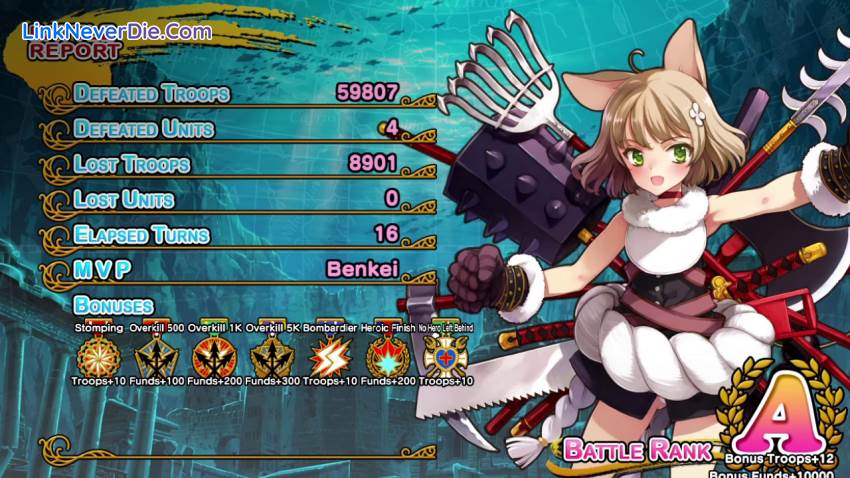
Task: Click the Overkill 500 bonus medal
Action: pyautogui.click(x=157, y=355)
